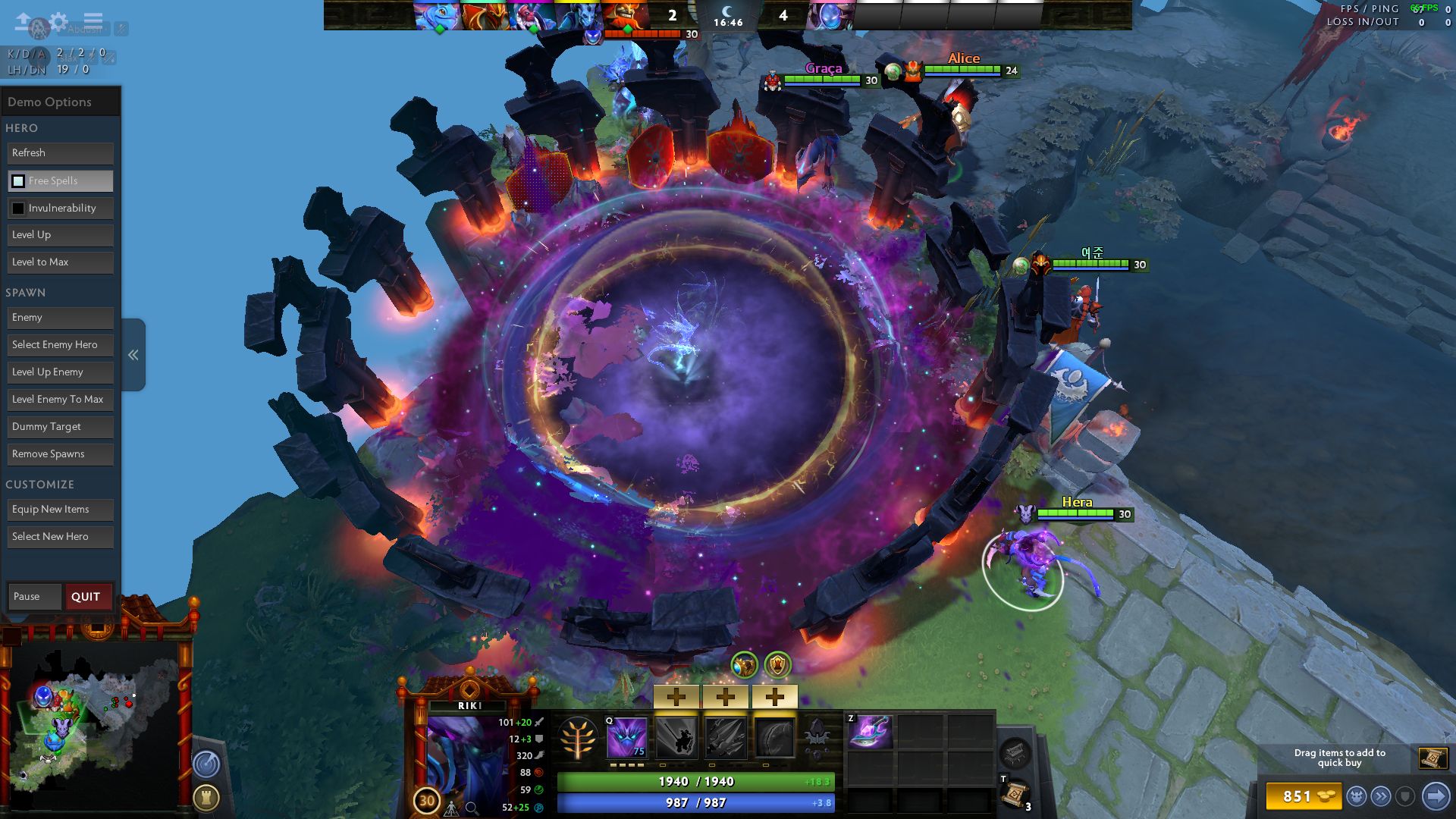Click Level Up Enemy

[x=61, y=372]
